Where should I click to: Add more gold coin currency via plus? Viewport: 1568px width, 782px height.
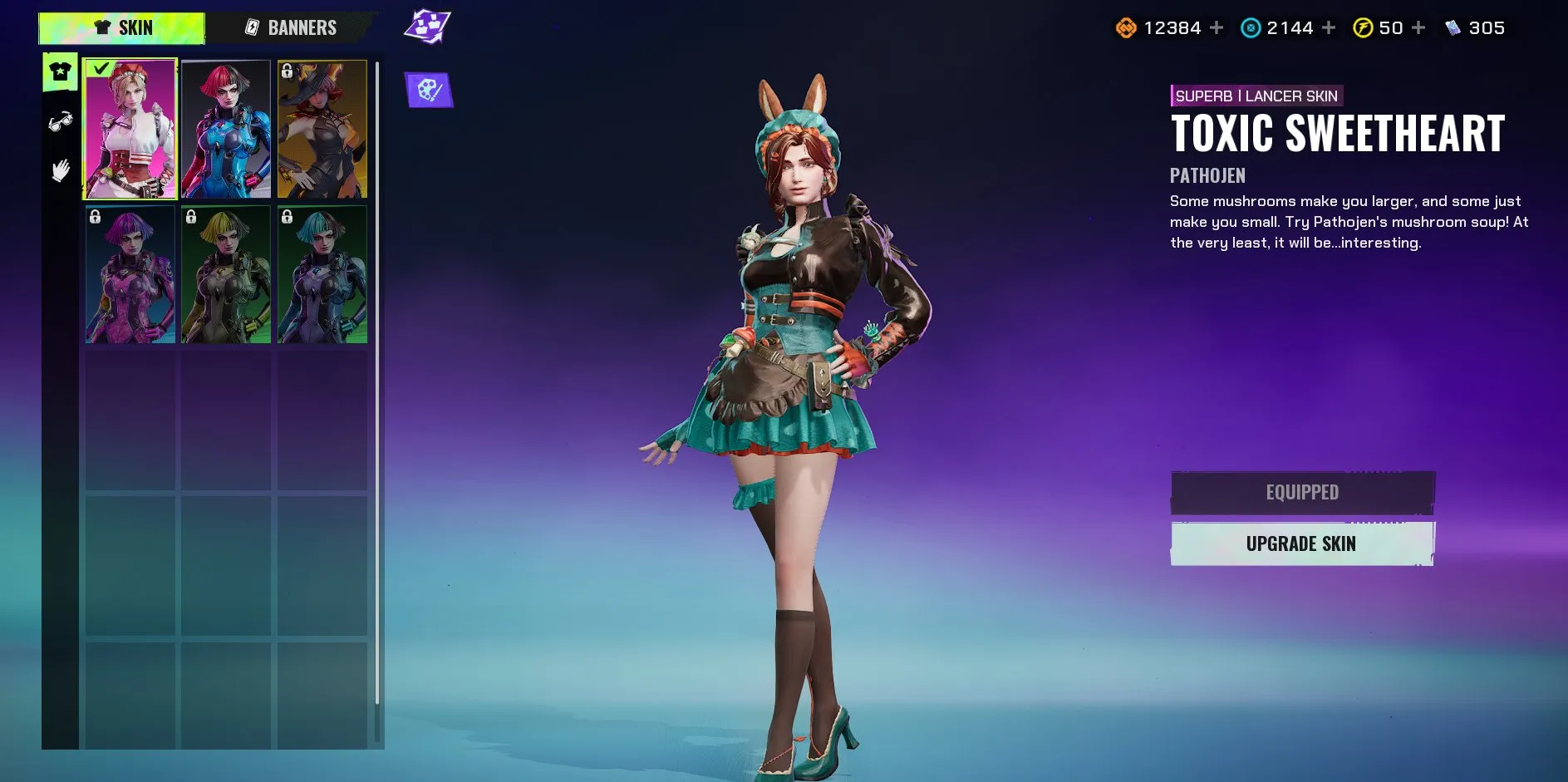point(1418,28)
